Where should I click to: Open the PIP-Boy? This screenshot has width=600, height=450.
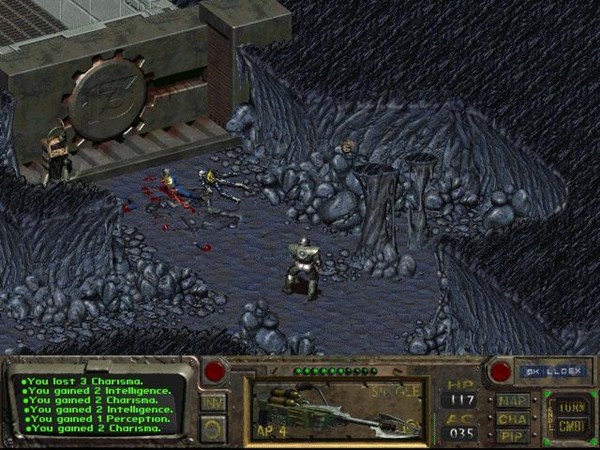(x=511, y=436)
